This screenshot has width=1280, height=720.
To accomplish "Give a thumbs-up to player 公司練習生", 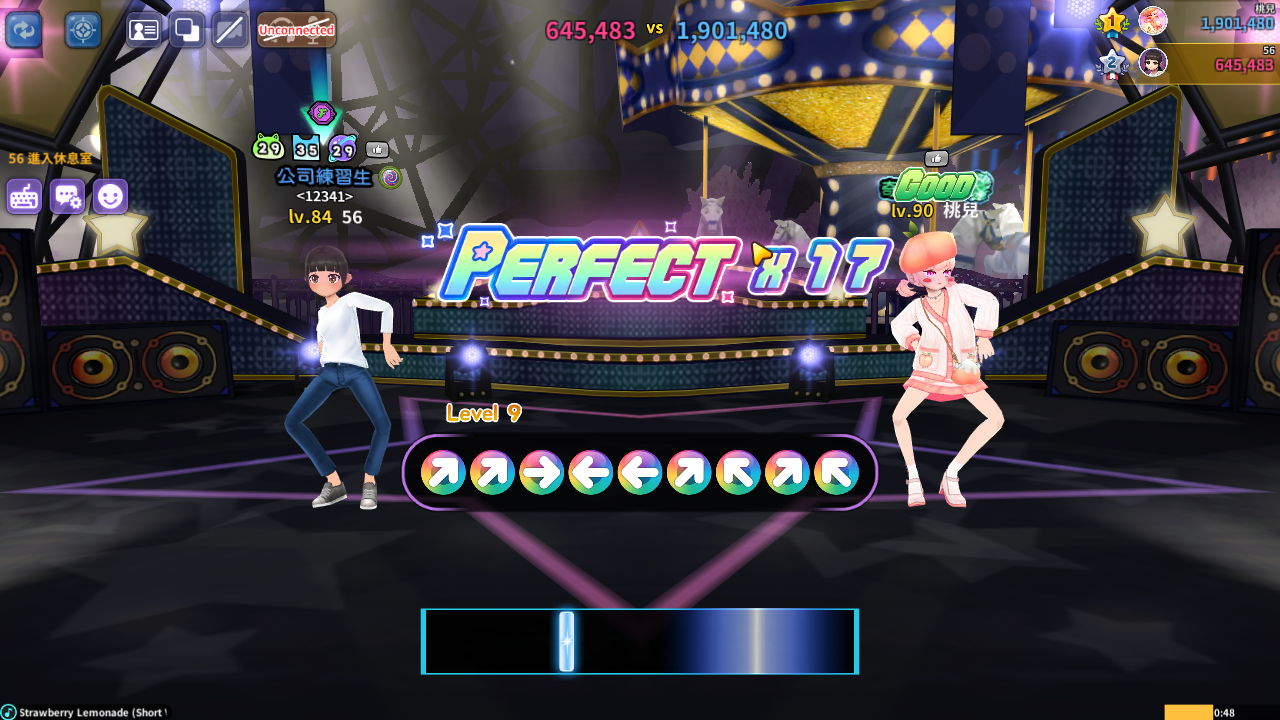I will coord(377,150).
